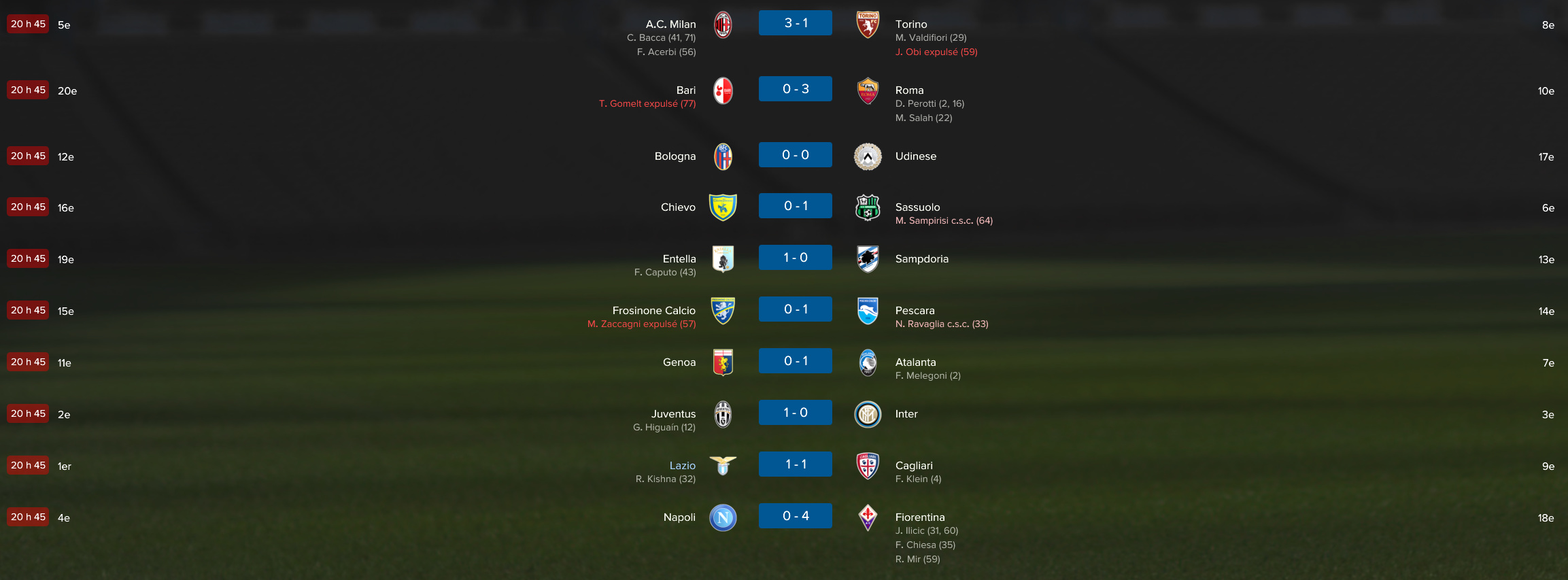Open the Juventus team name
The height and width of the screenshot is (580, 1568).
point(673,414)
